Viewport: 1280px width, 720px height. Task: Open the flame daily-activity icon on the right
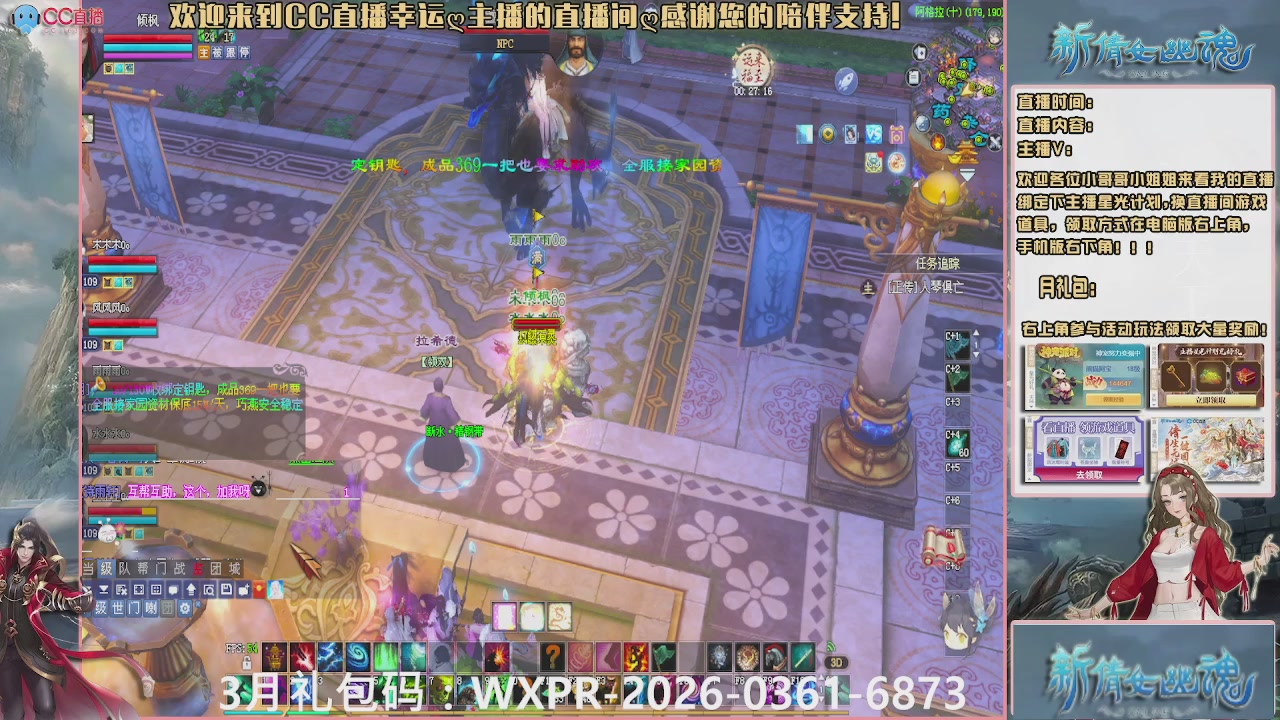pos(937,141)
